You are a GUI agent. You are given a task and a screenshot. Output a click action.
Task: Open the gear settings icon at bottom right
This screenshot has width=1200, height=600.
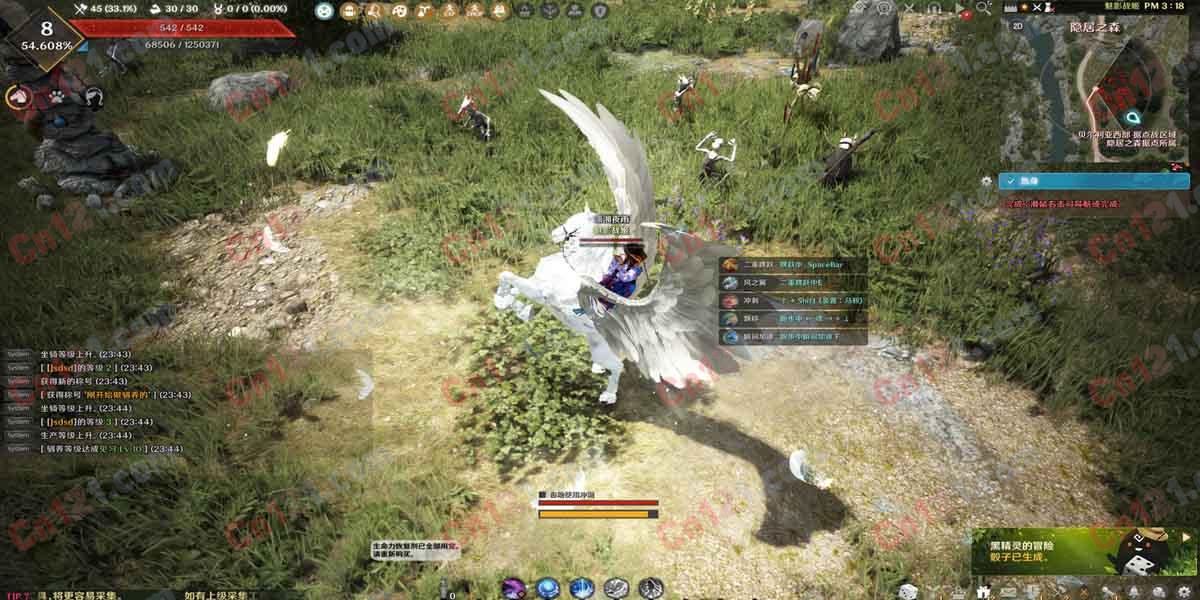[x=1184, y=591]
